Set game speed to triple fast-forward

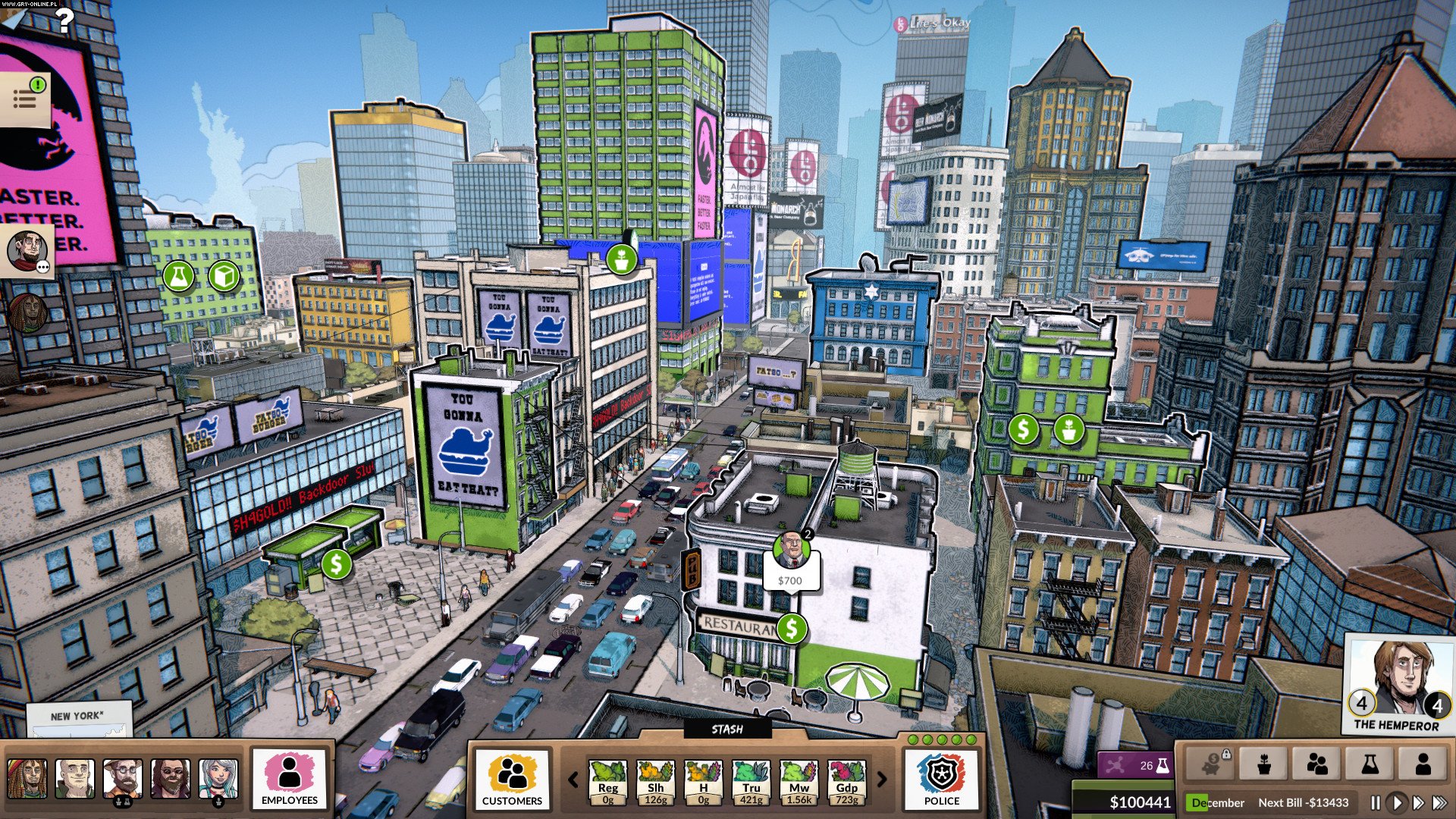[1439, 802]
